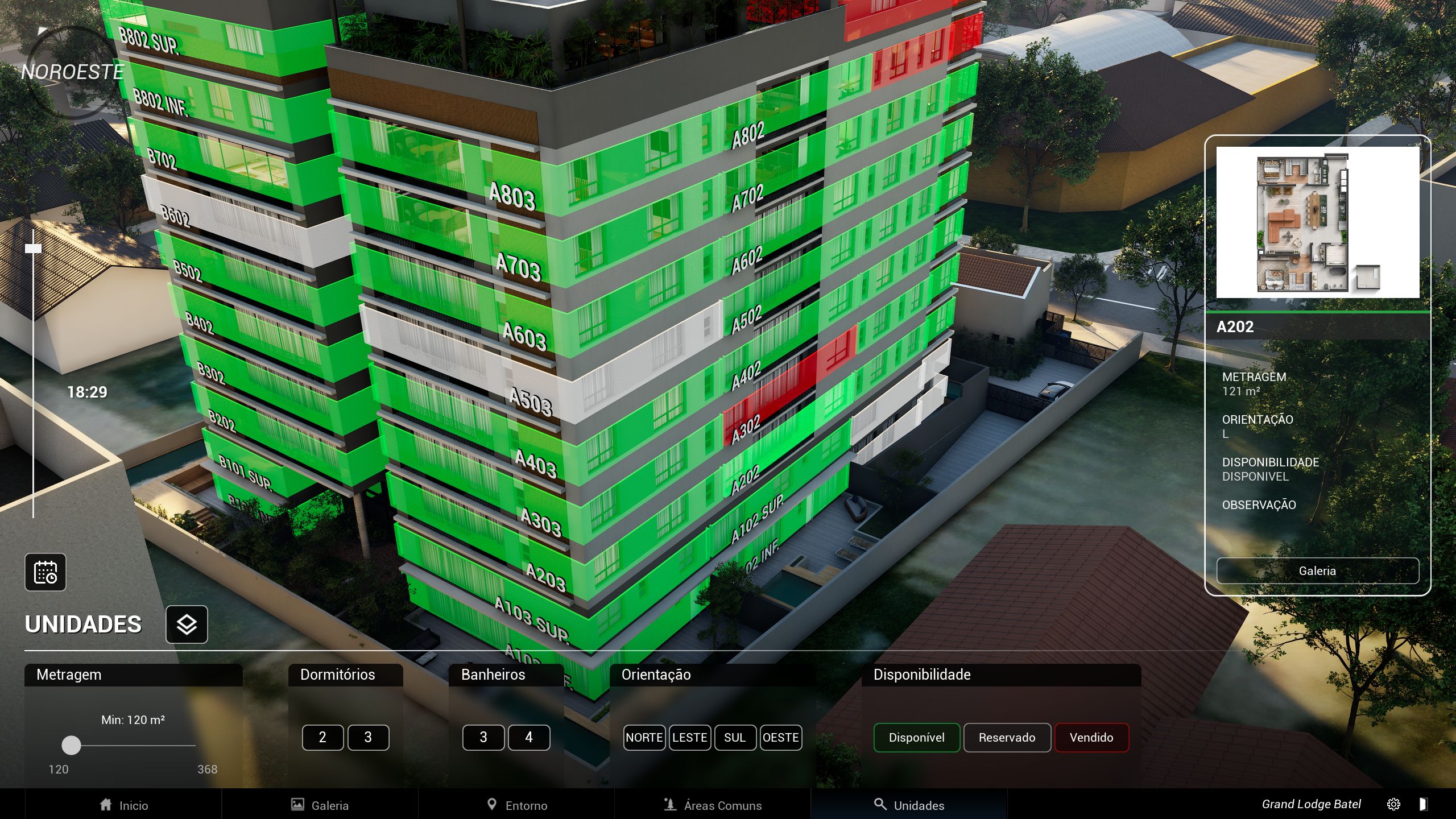The image size is (1456, 819).
Task: Click the Metragem minimum slider handle
Action: click(71, 745)
